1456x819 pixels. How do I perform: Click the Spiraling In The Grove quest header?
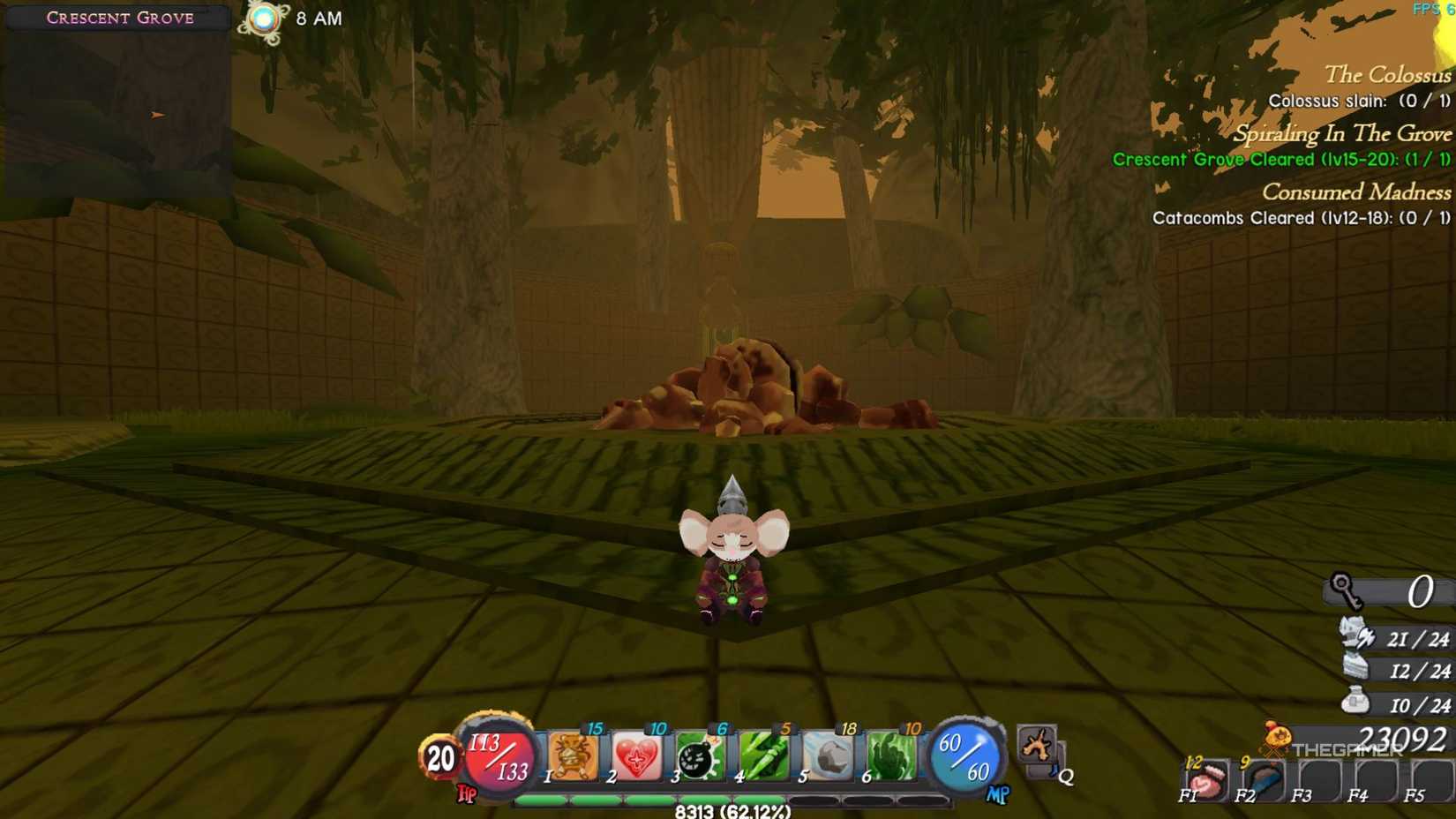1346,134
